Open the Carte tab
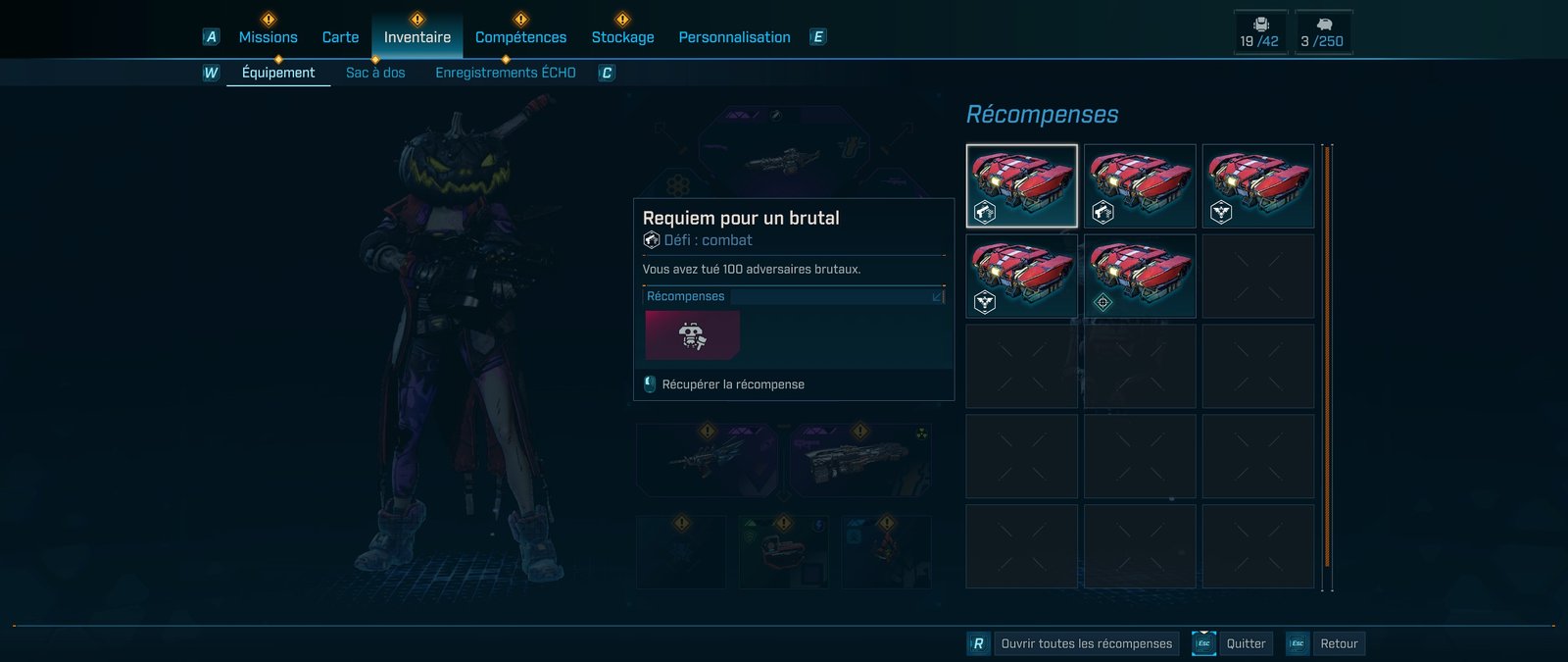Viewport: 1568px width, 662px height. (340, 37)
